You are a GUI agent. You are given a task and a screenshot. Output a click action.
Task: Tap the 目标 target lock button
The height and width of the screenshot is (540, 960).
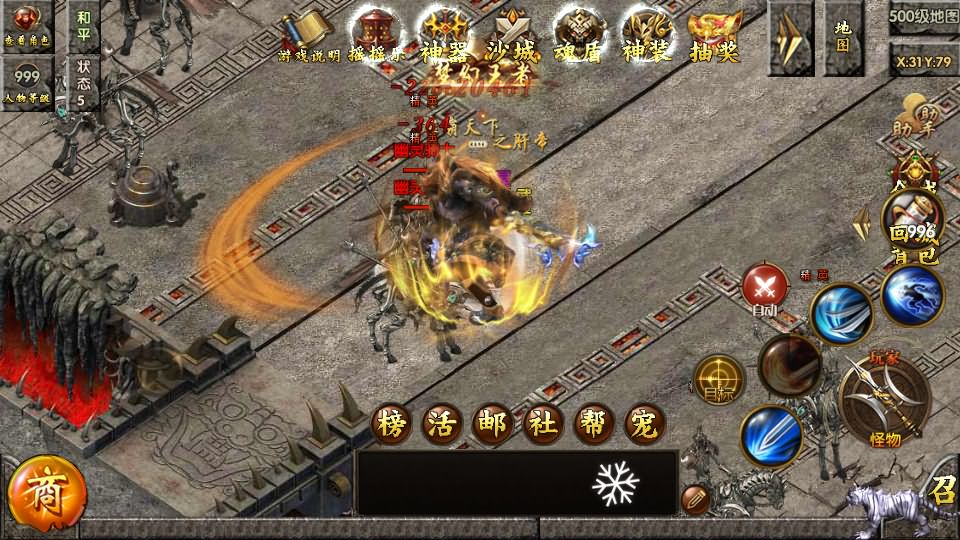coord(718,380)
